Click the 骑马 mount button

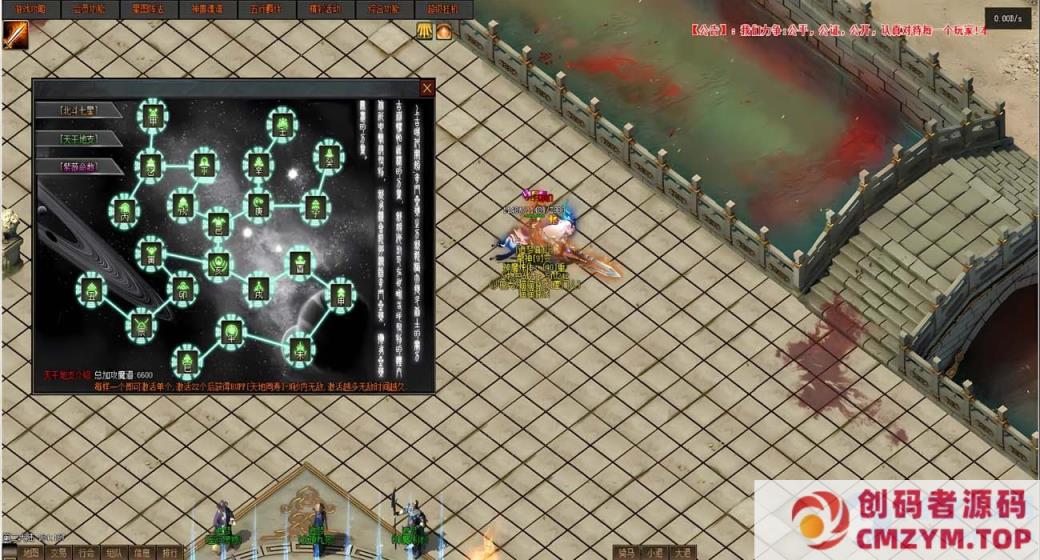(627, 552)
